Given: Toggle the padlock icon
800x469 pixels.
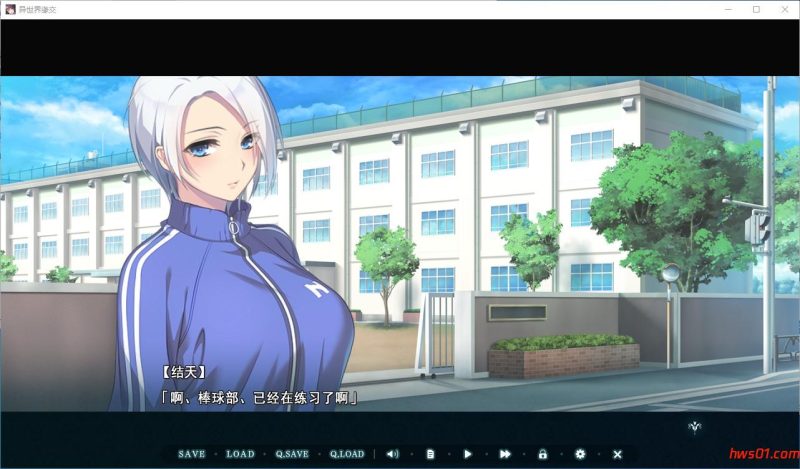Looking at the screenshot, I should pos(543,454).
